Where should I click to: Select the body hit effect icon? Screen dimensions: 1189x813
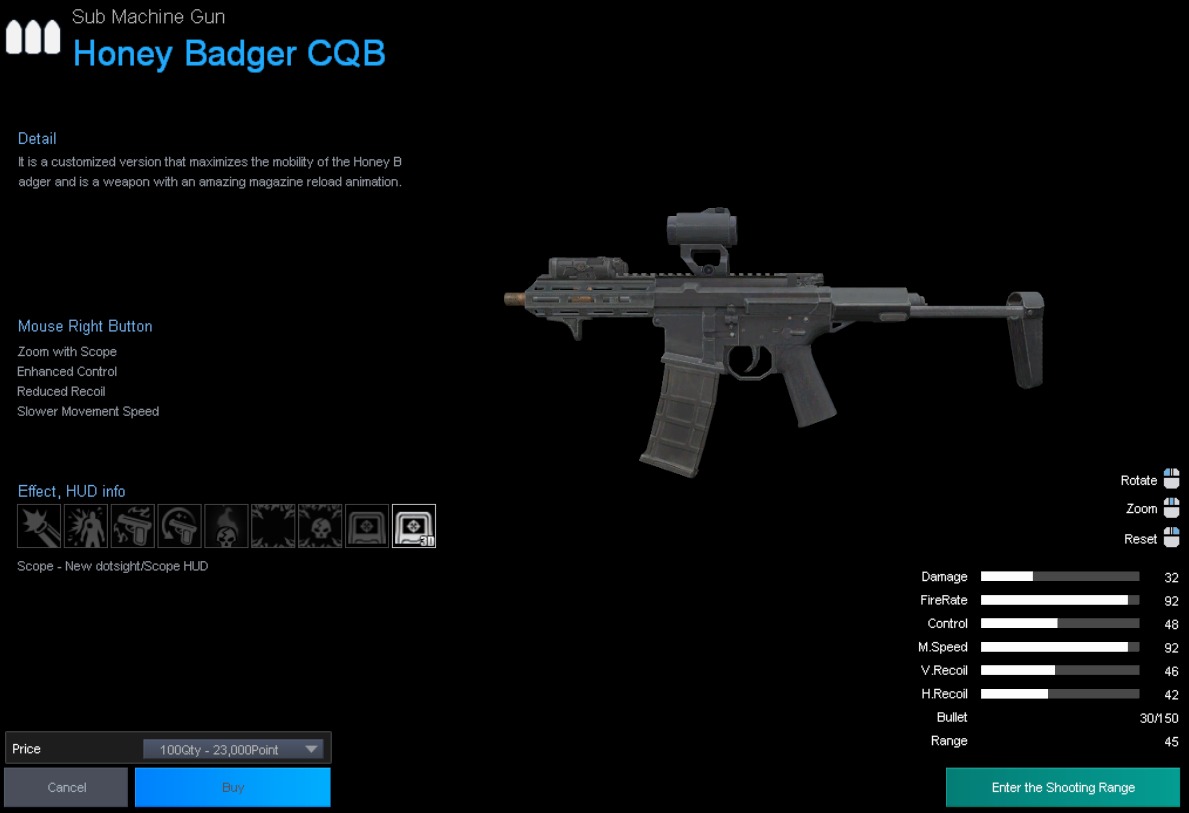pos(86,526)
